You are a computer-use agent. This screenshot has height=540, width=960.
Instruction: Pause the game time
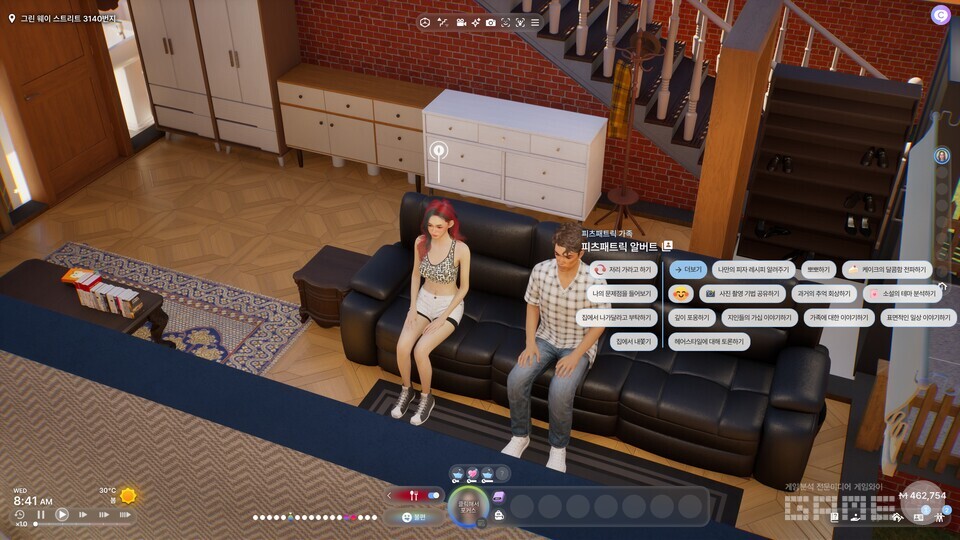coord(41,515)
